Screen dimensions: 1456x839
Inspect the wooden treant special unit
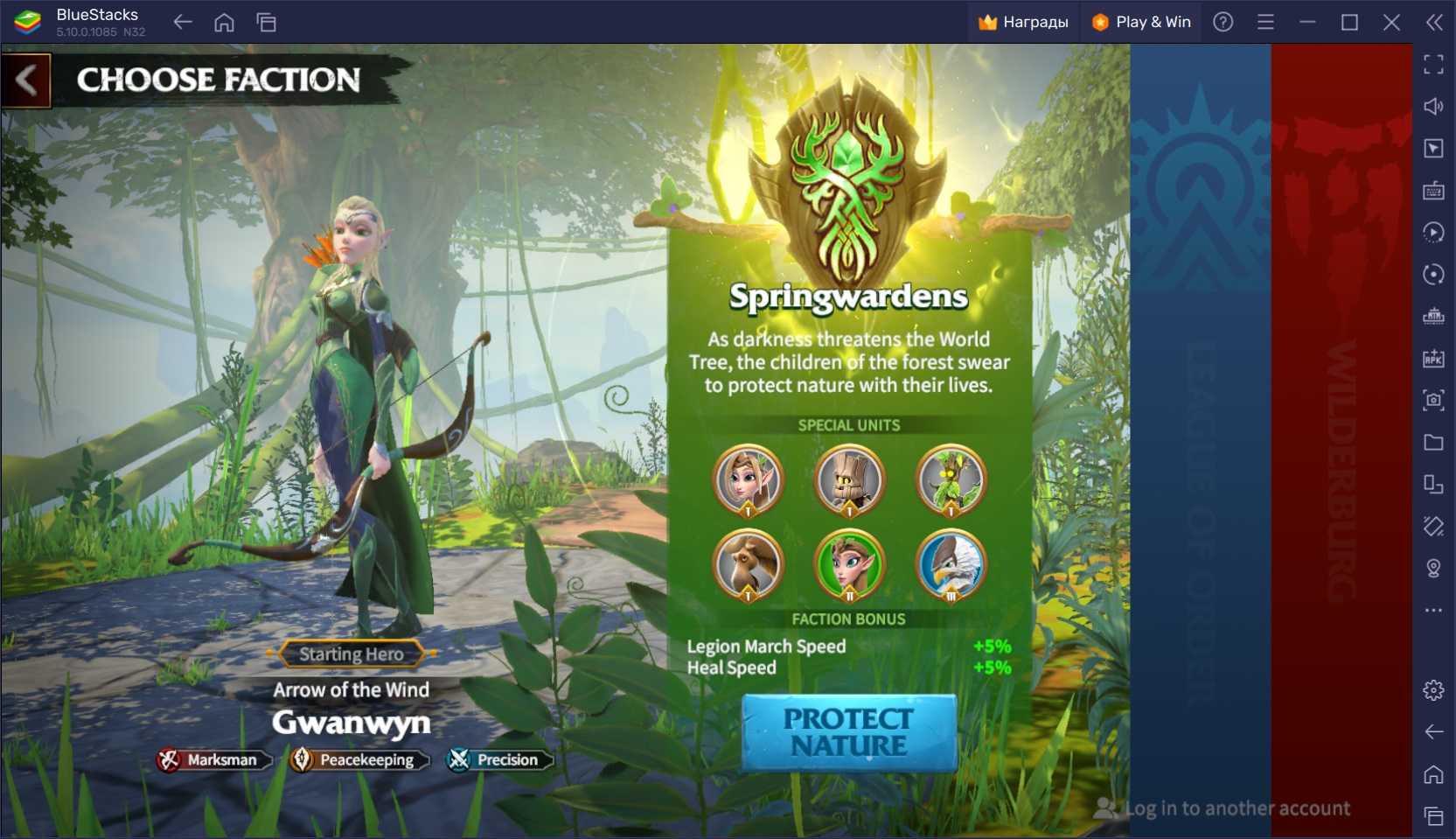(849, 480)
